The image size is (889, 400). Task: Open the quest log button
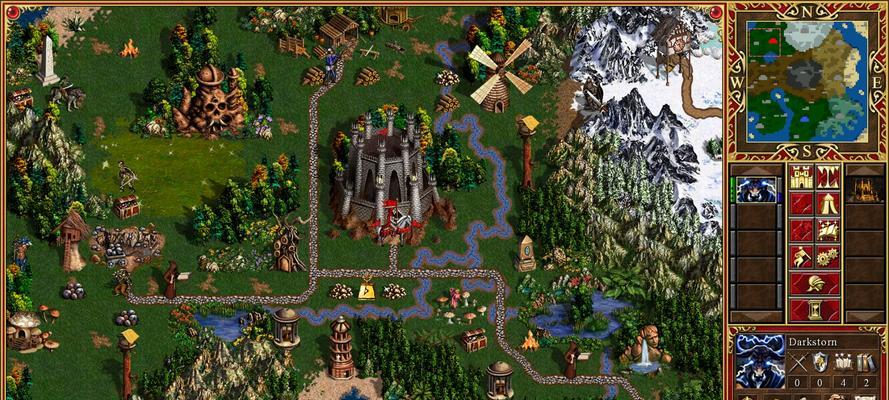[x=801, y=204]
